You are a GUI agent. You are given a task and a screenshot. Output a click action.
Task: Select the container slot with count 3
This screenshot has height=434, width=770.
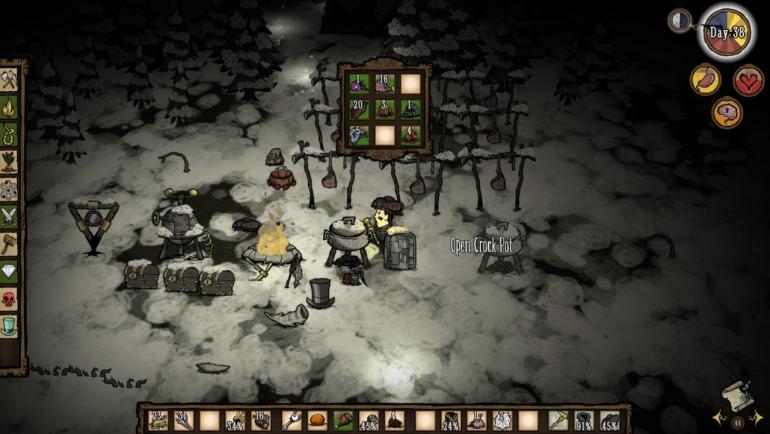click(385, 109)
